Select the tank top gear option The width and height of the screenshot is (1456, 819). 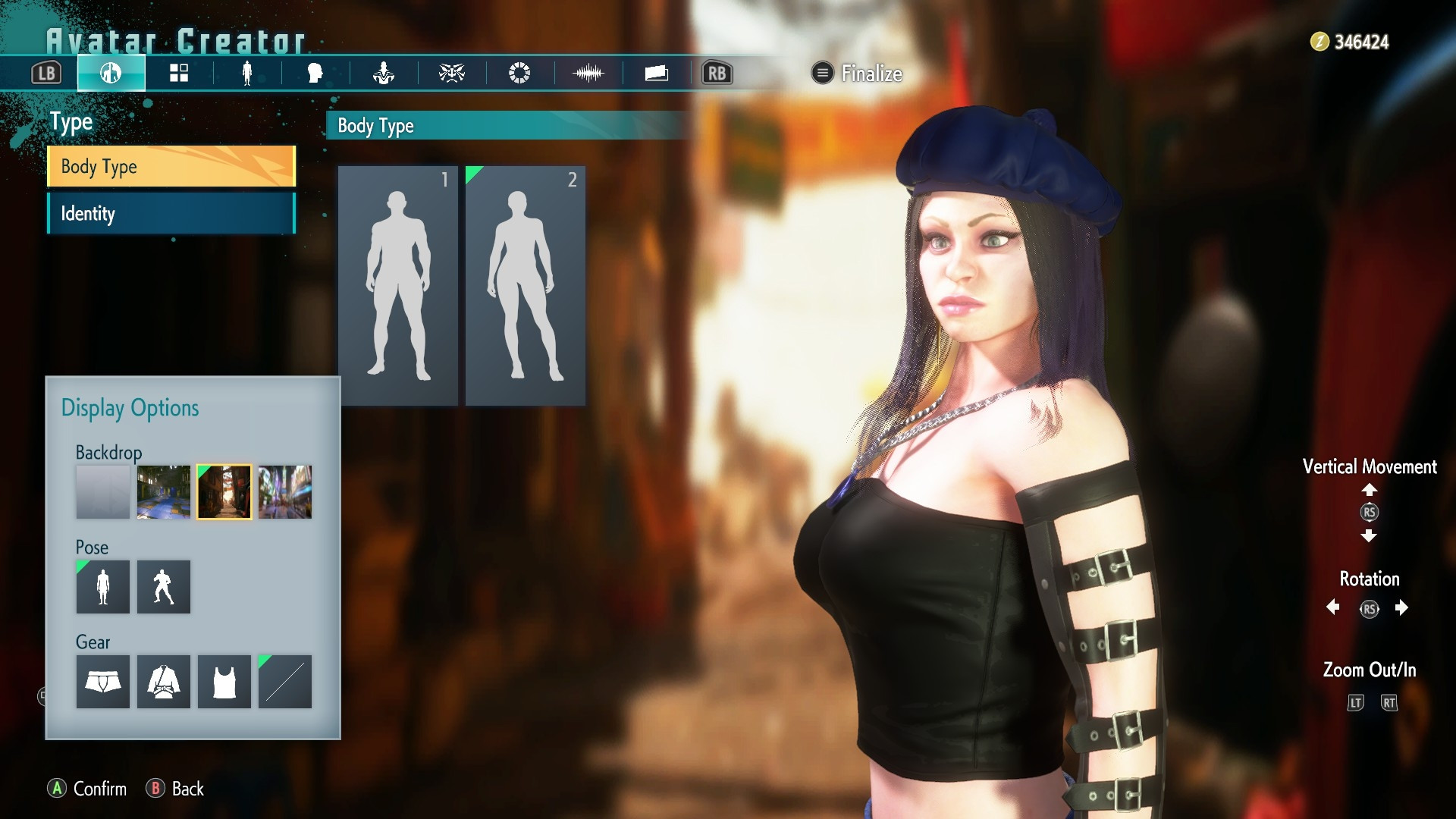224,682
